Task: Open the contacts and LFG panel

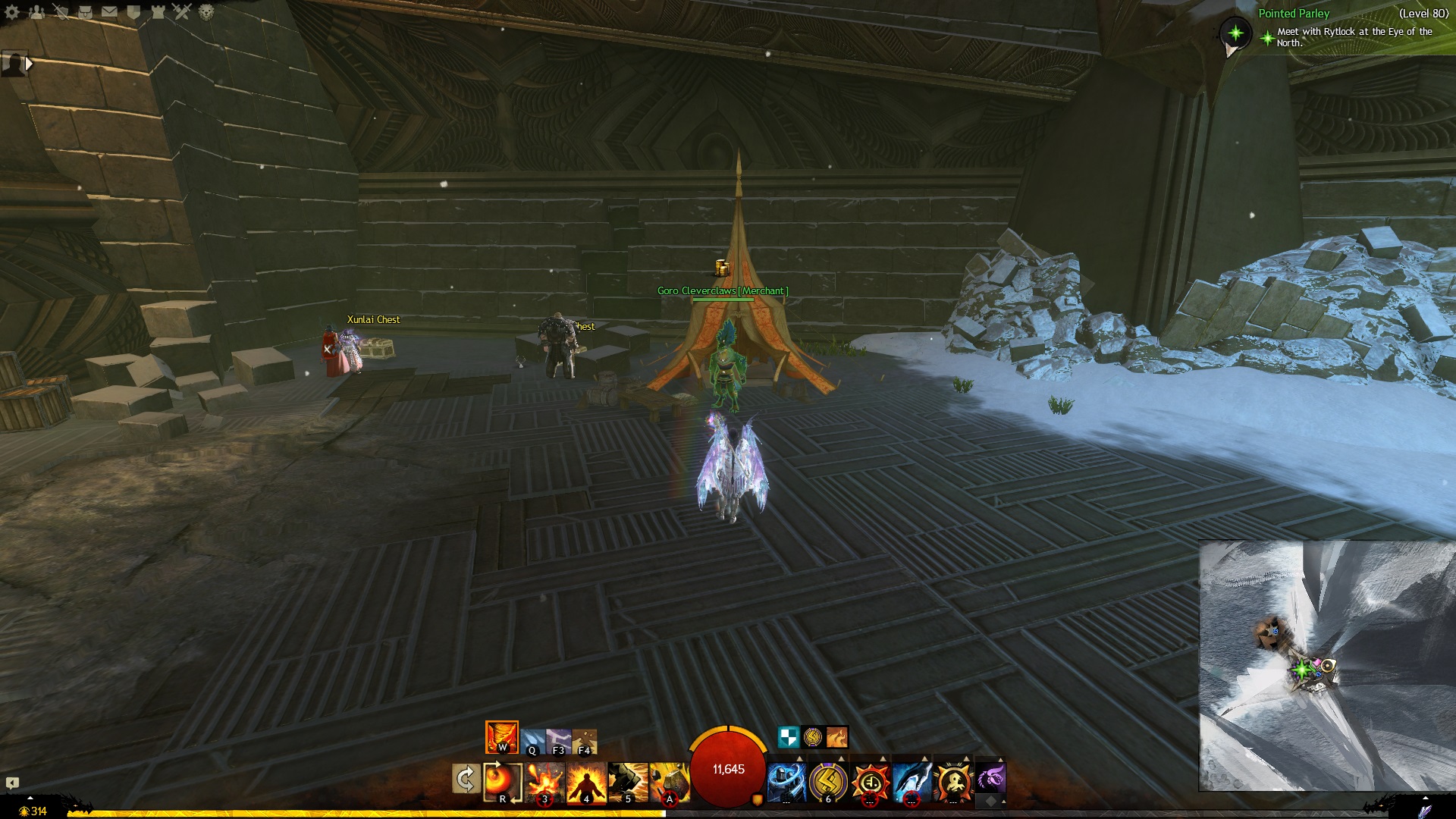Action: tap(36, 11)
